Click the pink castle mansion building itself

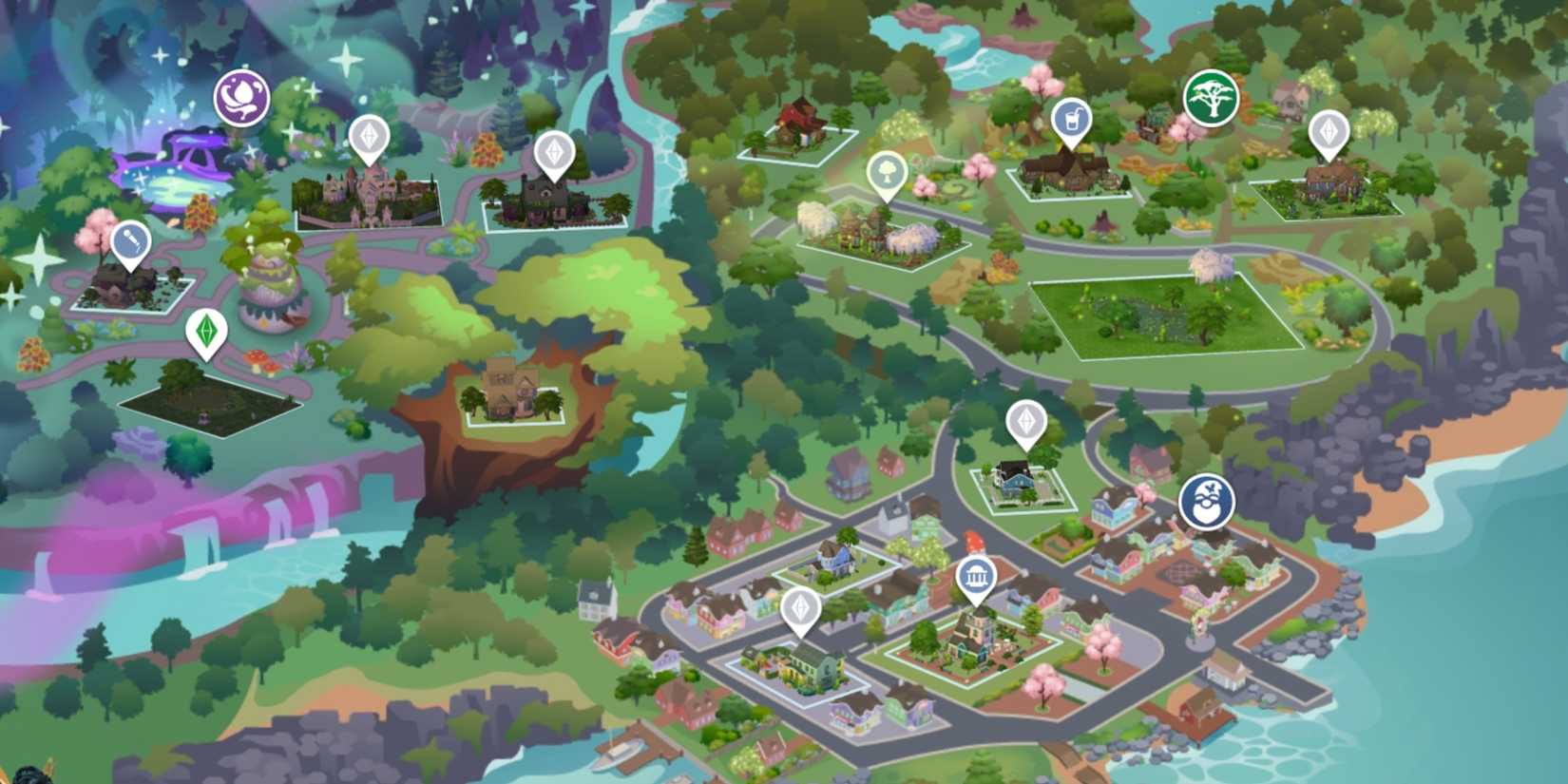click(369, 185)
